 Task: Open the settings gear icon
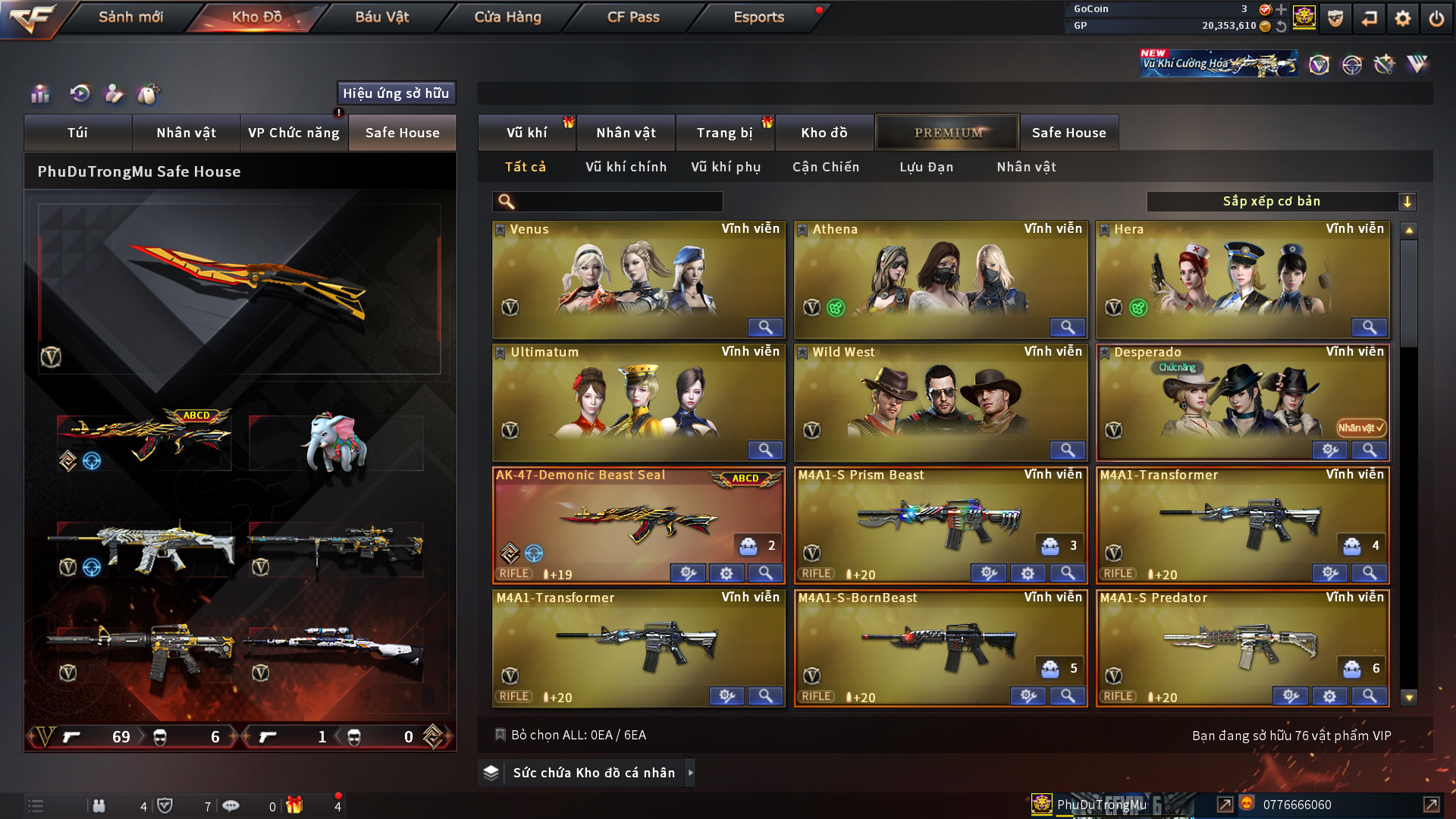(x=1403, y=18)
